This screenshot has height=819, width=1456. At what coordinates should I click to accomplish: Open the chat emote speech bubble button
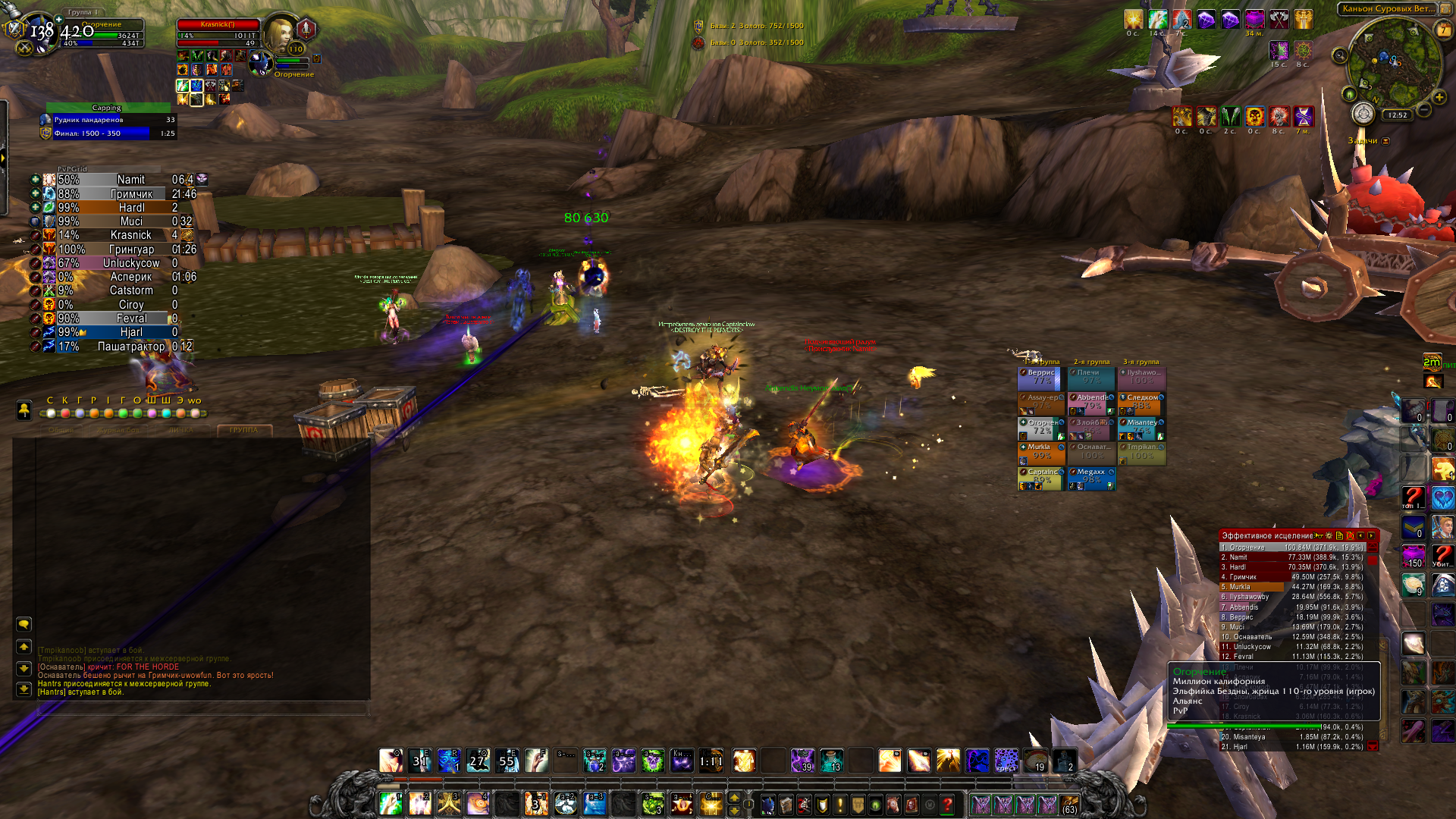[24, 624]
